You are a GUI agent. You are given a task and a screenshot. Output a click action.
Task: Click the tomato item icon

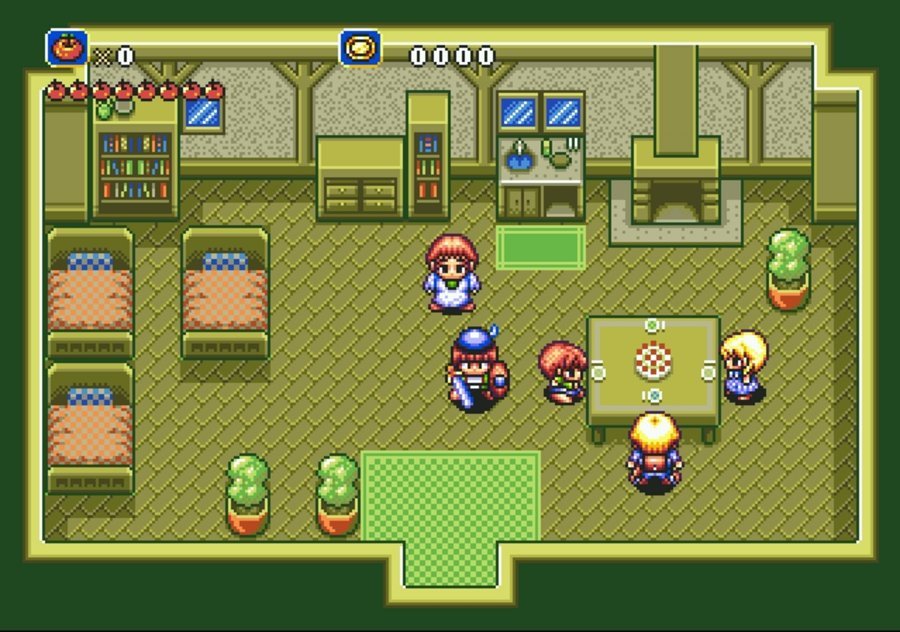tap(67, 48)
